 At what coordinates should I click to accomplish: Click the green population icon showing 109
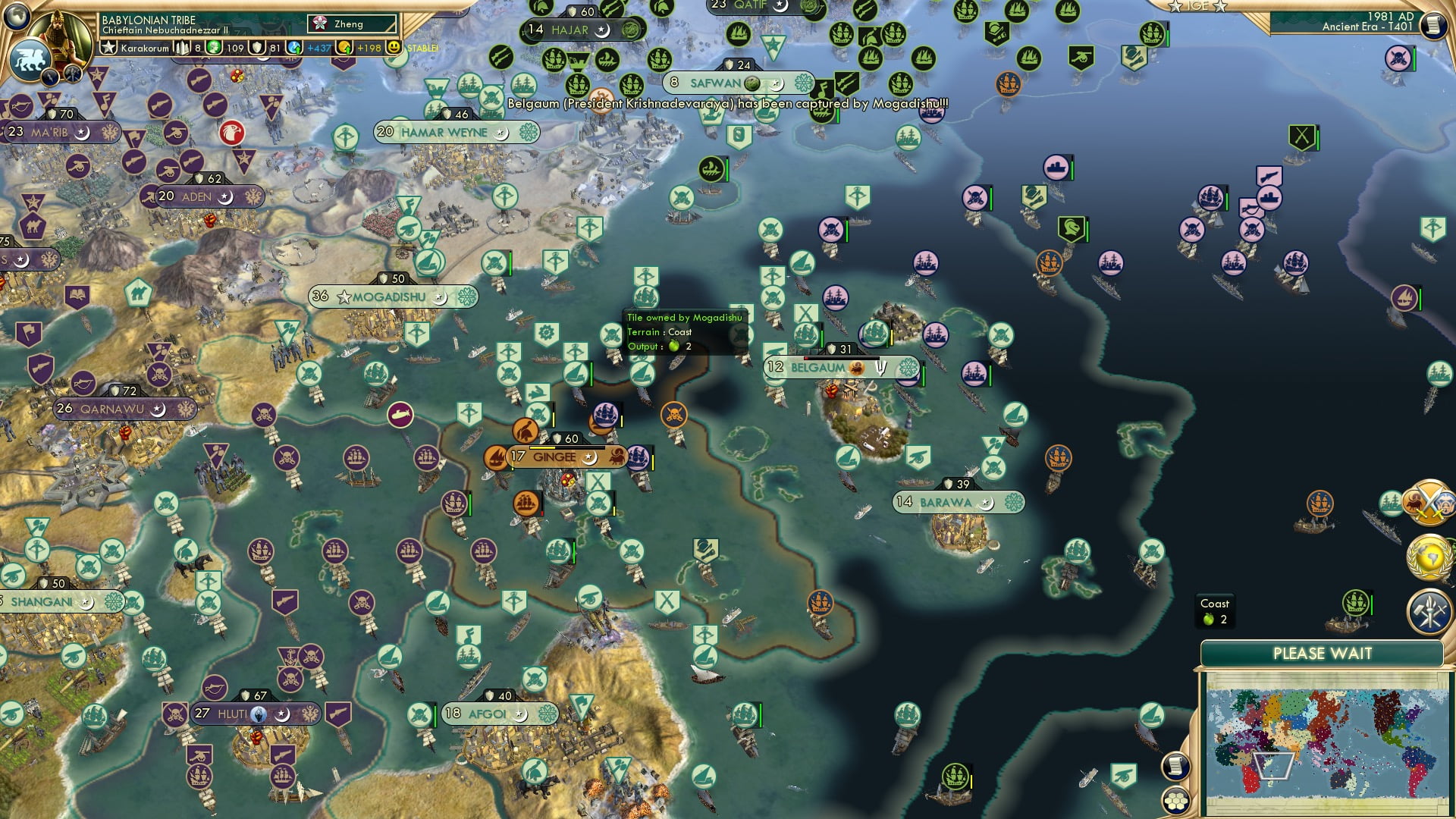[x=212, y=47]
